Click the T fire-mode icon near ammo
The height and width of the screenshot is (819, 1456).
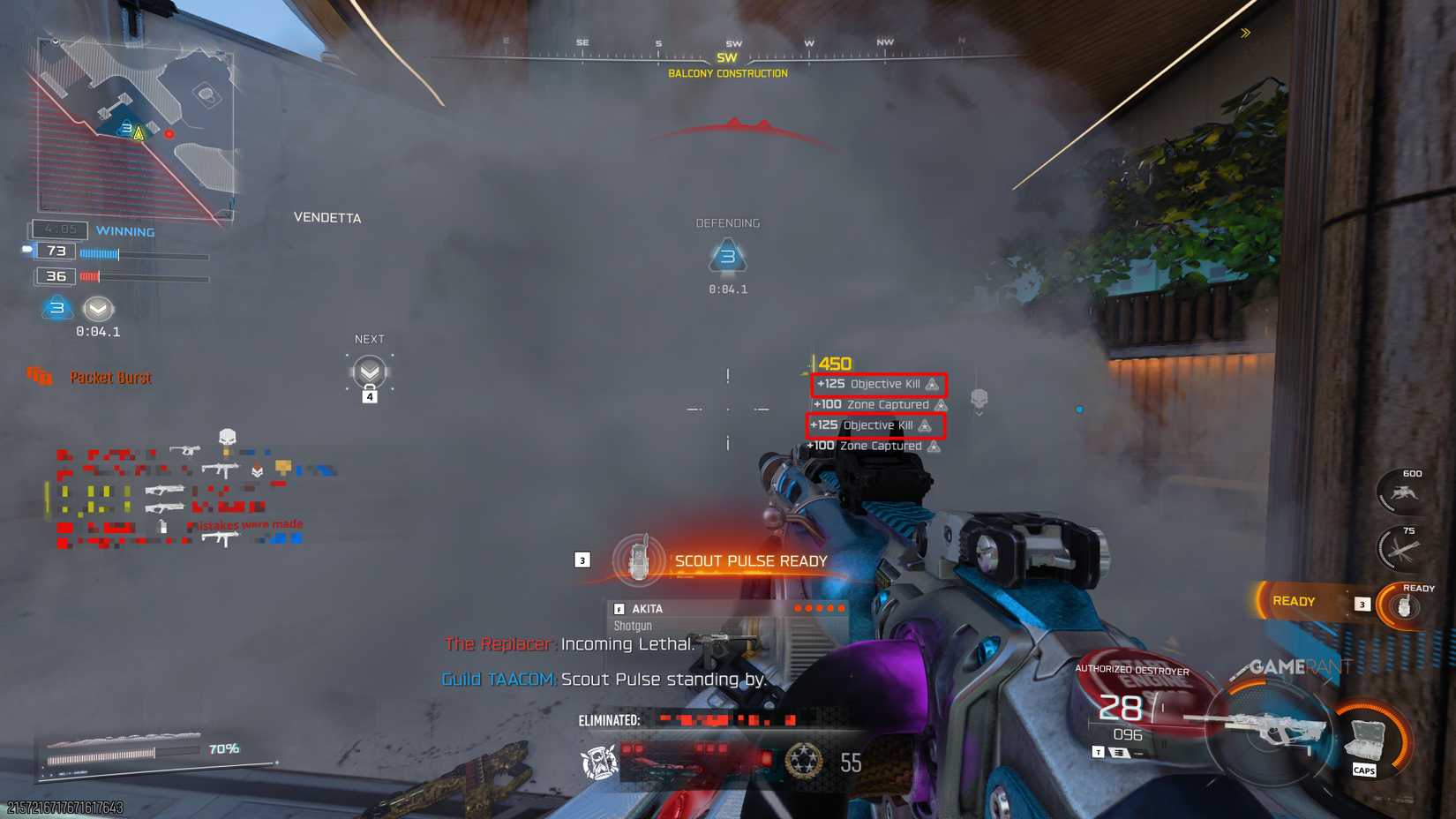pyautogui.click(x=1099, y=750)
